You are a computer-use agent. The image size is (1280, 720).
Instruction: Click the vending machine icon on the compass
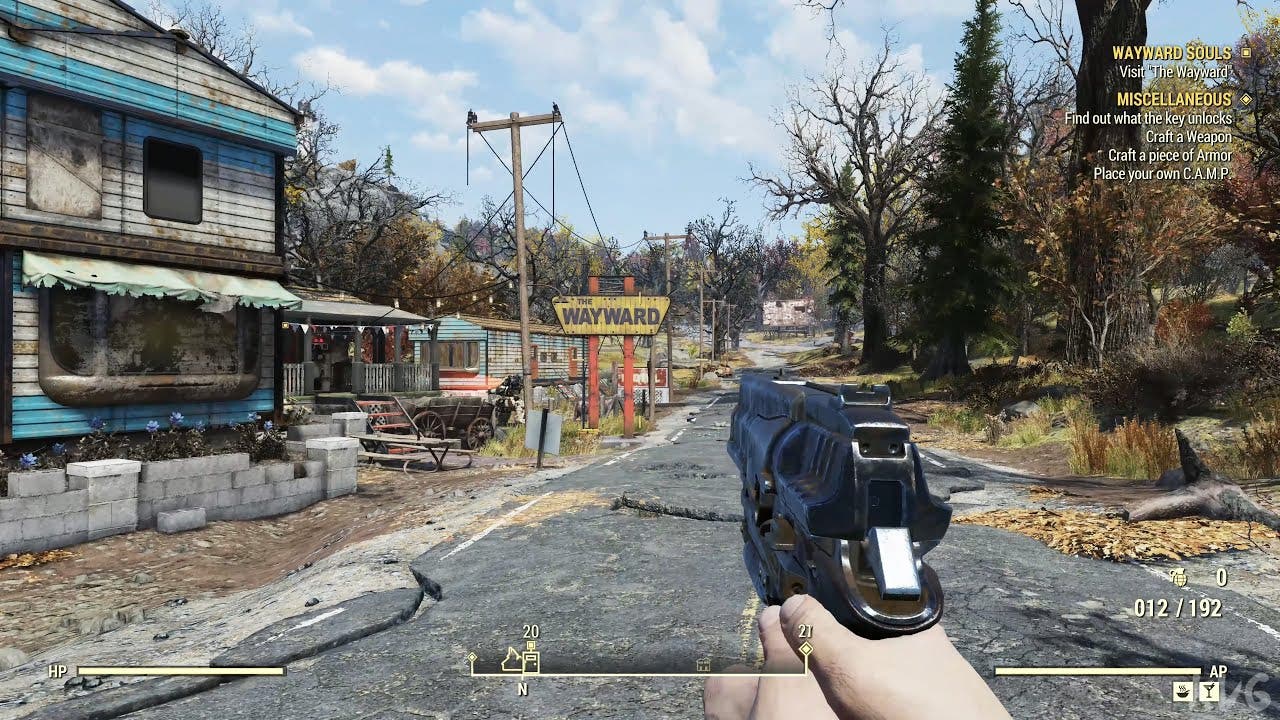click(x=531, y=661)
